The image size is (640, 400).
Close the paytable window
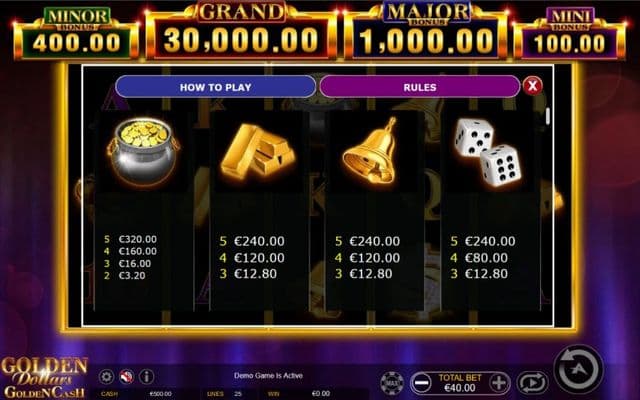tap(532, 86)
